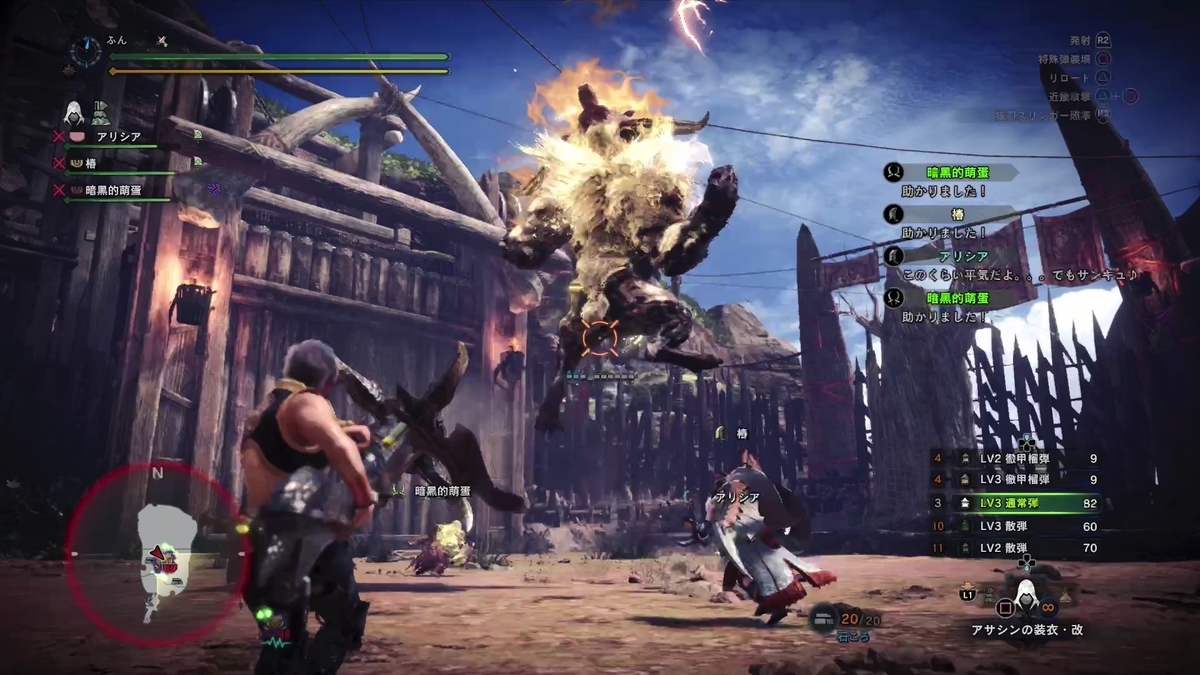Click the circular minimap
The width and height of the screenshot is (1200, 675).
[156, 551]
